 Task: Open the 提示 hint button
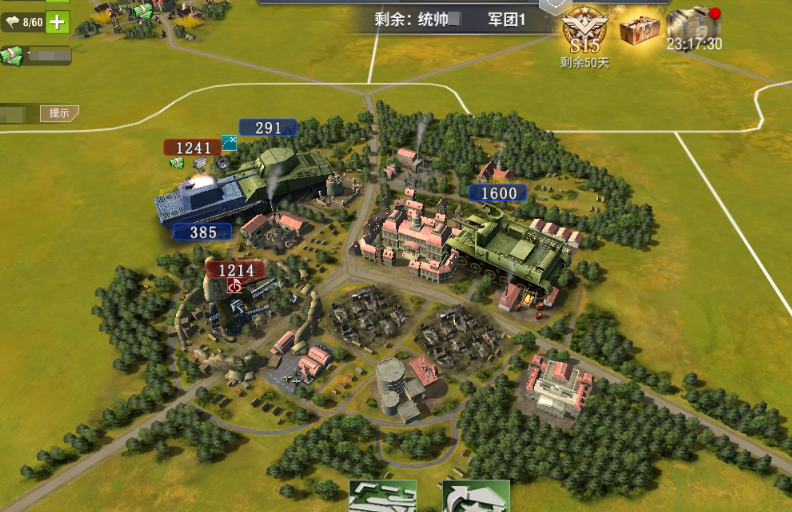[x=59, y=113]
